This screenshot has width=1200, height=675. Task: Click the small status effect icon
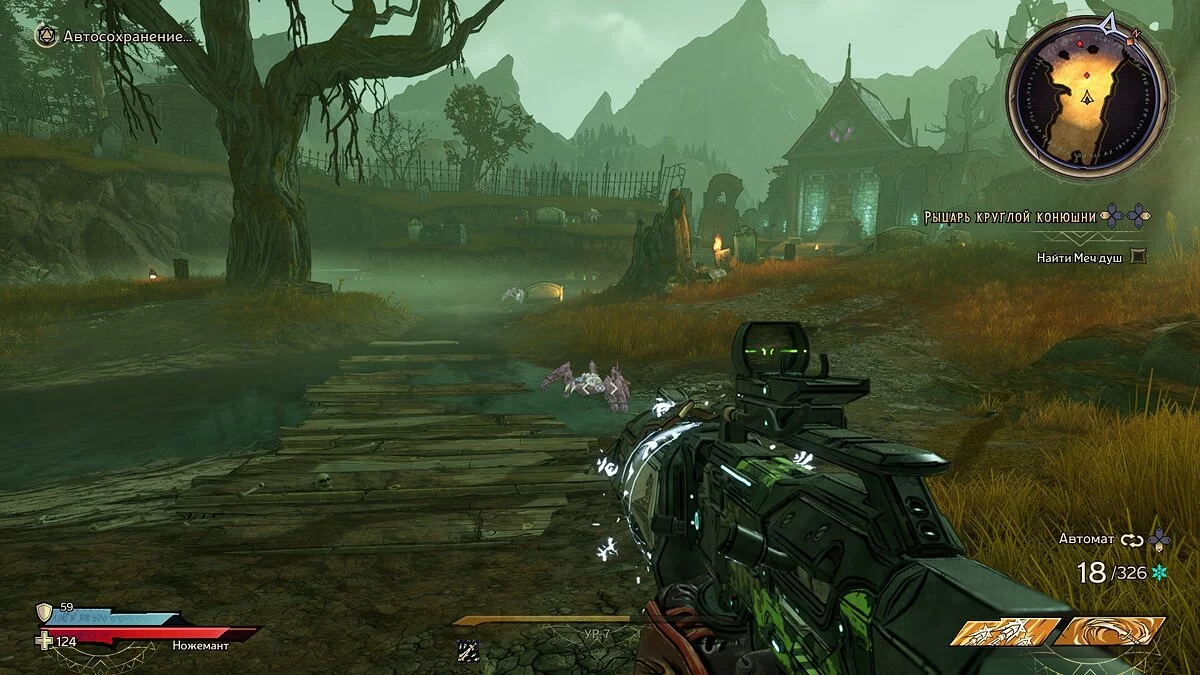467,650
